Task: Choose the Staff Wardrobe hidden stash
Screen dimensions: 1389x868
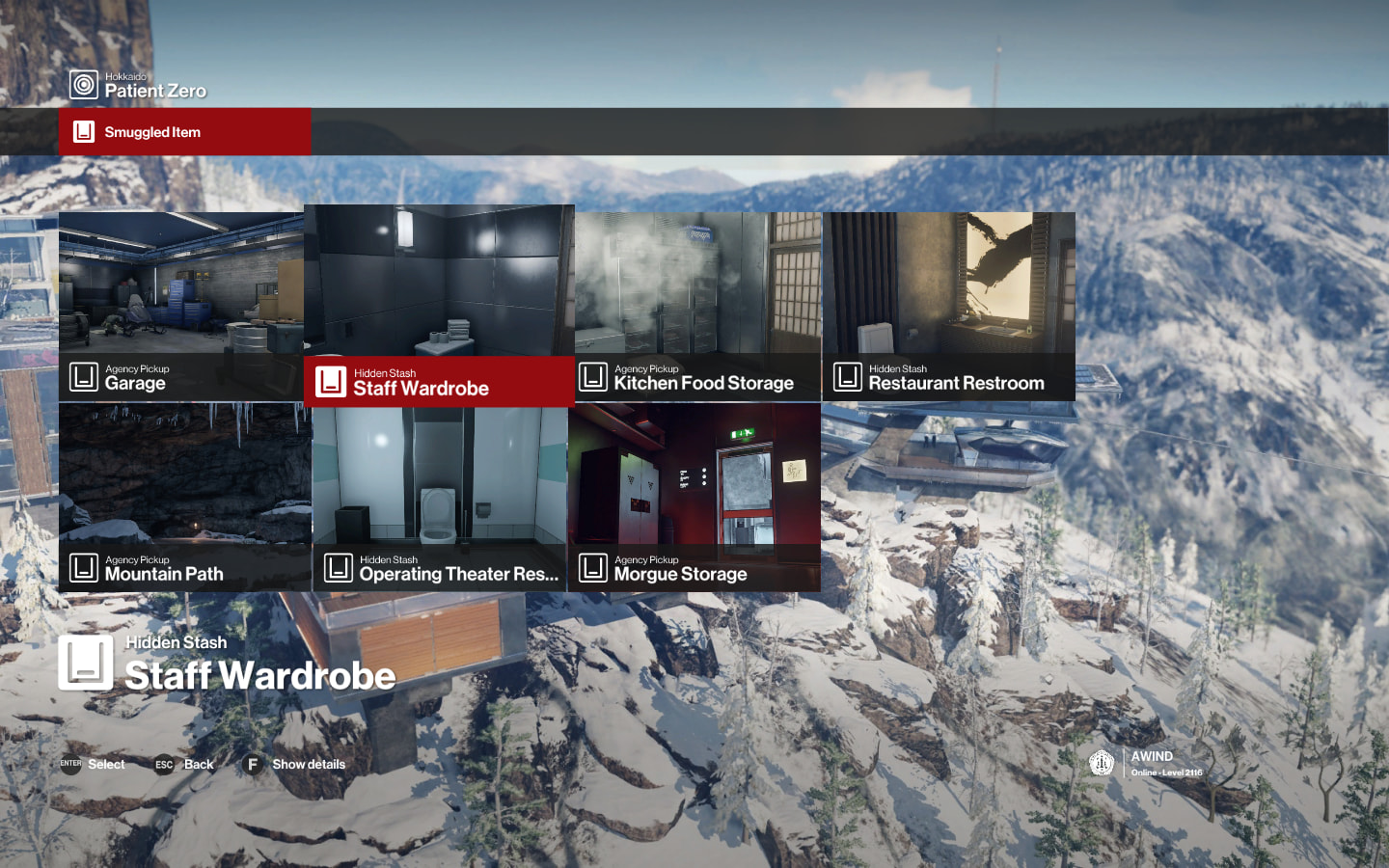Action: (x=439, y=305)
